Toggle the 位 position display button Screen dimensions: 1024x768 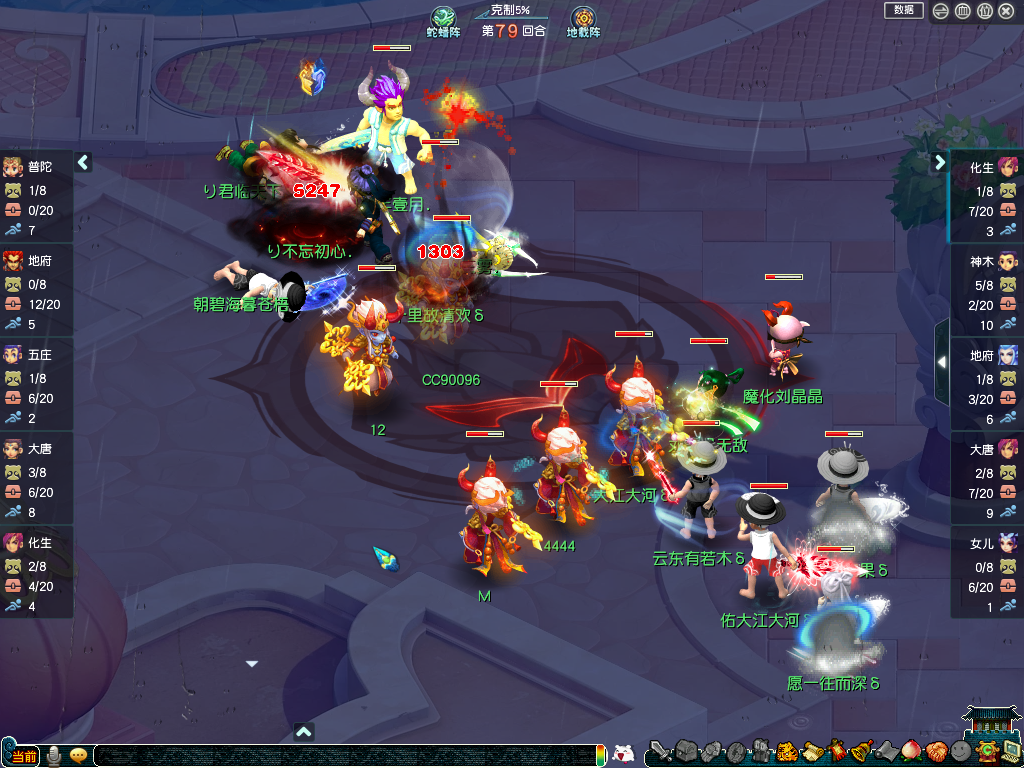pyautogui.click(x=984, y=11)
